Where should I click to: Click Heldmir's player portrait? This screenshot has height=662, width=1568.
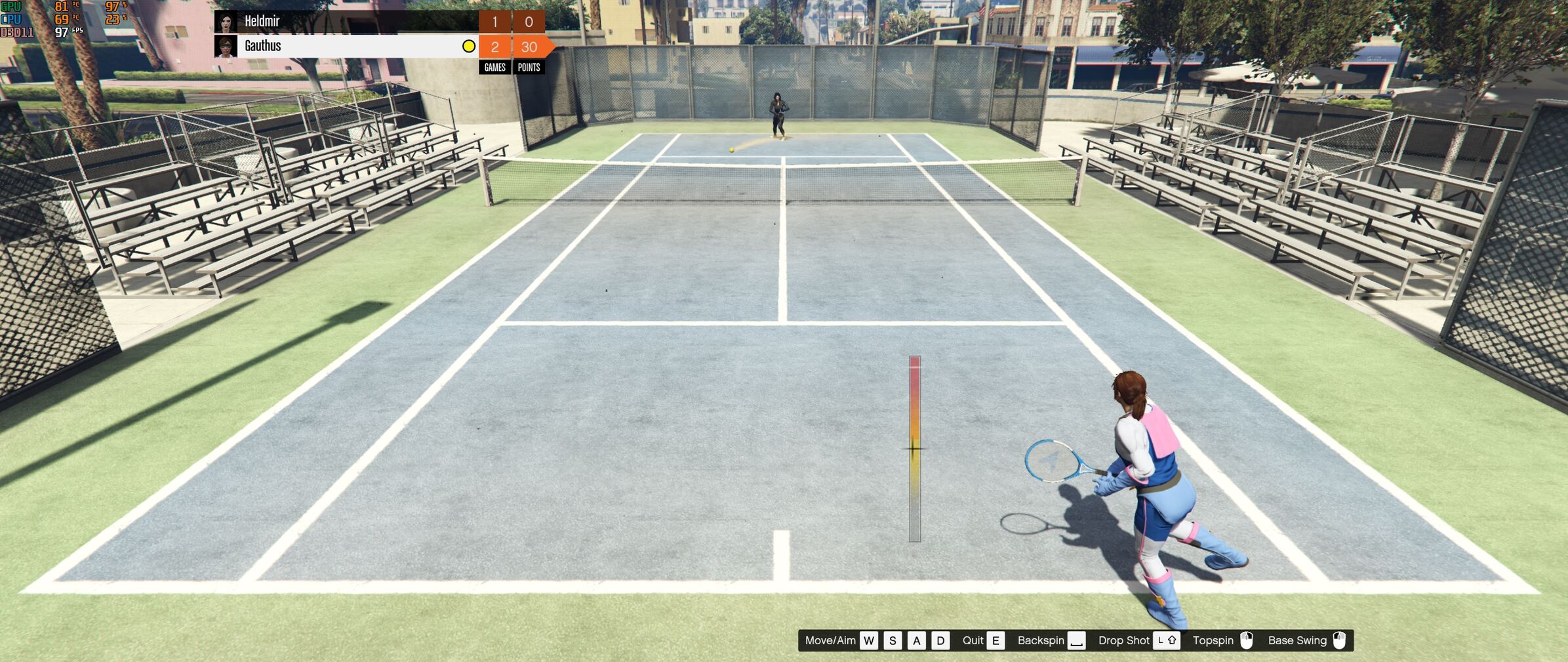pos(226,22)
